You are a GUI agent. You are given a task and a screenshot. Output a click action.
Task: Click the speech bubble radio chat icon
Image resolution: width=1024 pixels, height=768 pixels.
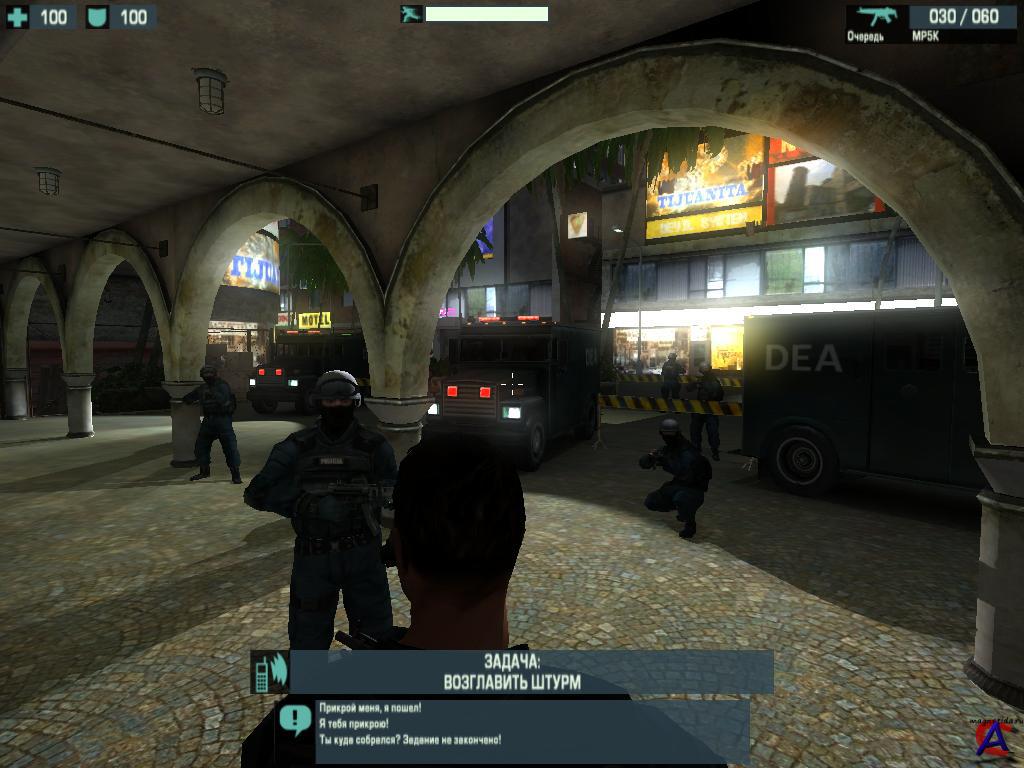tap(295, 719)
